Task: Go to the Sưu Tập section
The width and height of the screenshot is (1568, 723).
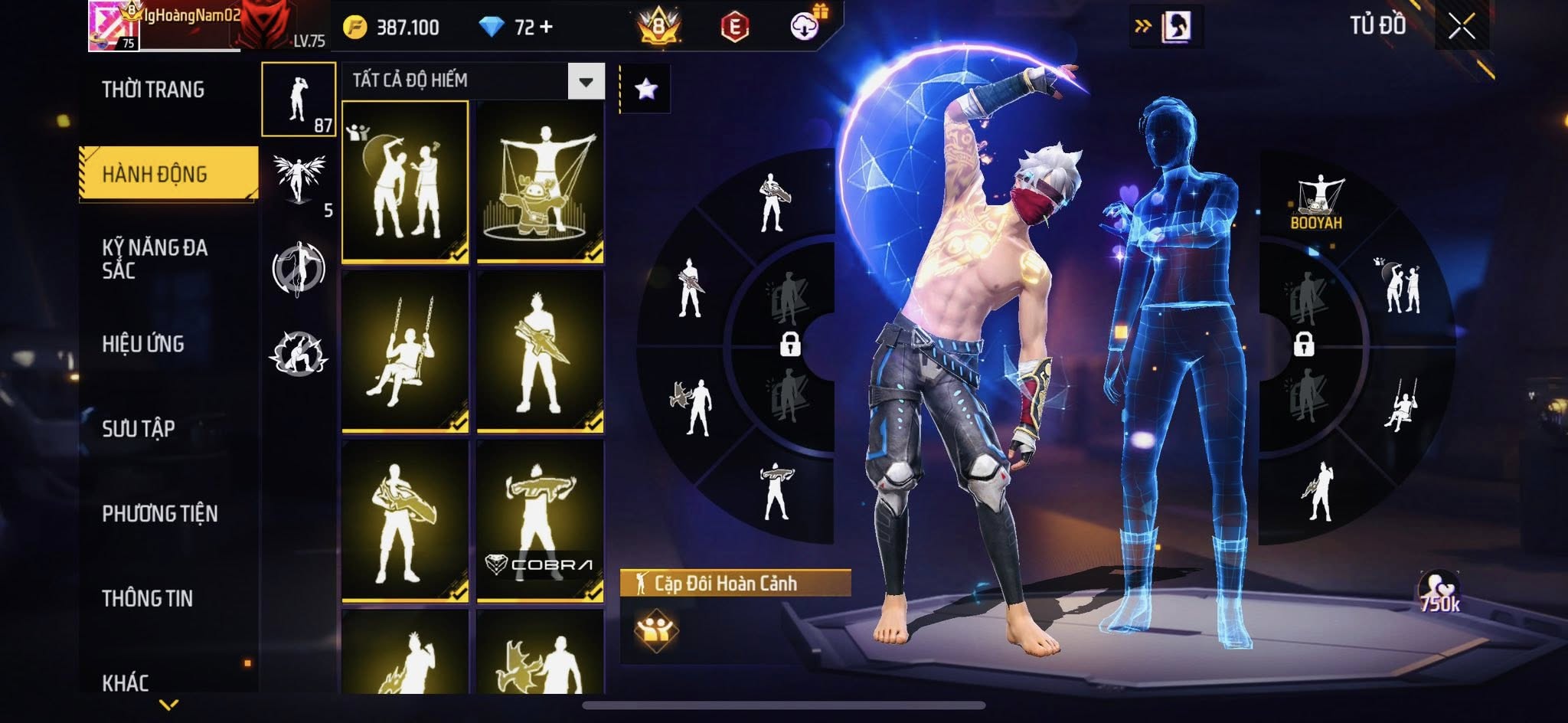Action: point(139,428)
